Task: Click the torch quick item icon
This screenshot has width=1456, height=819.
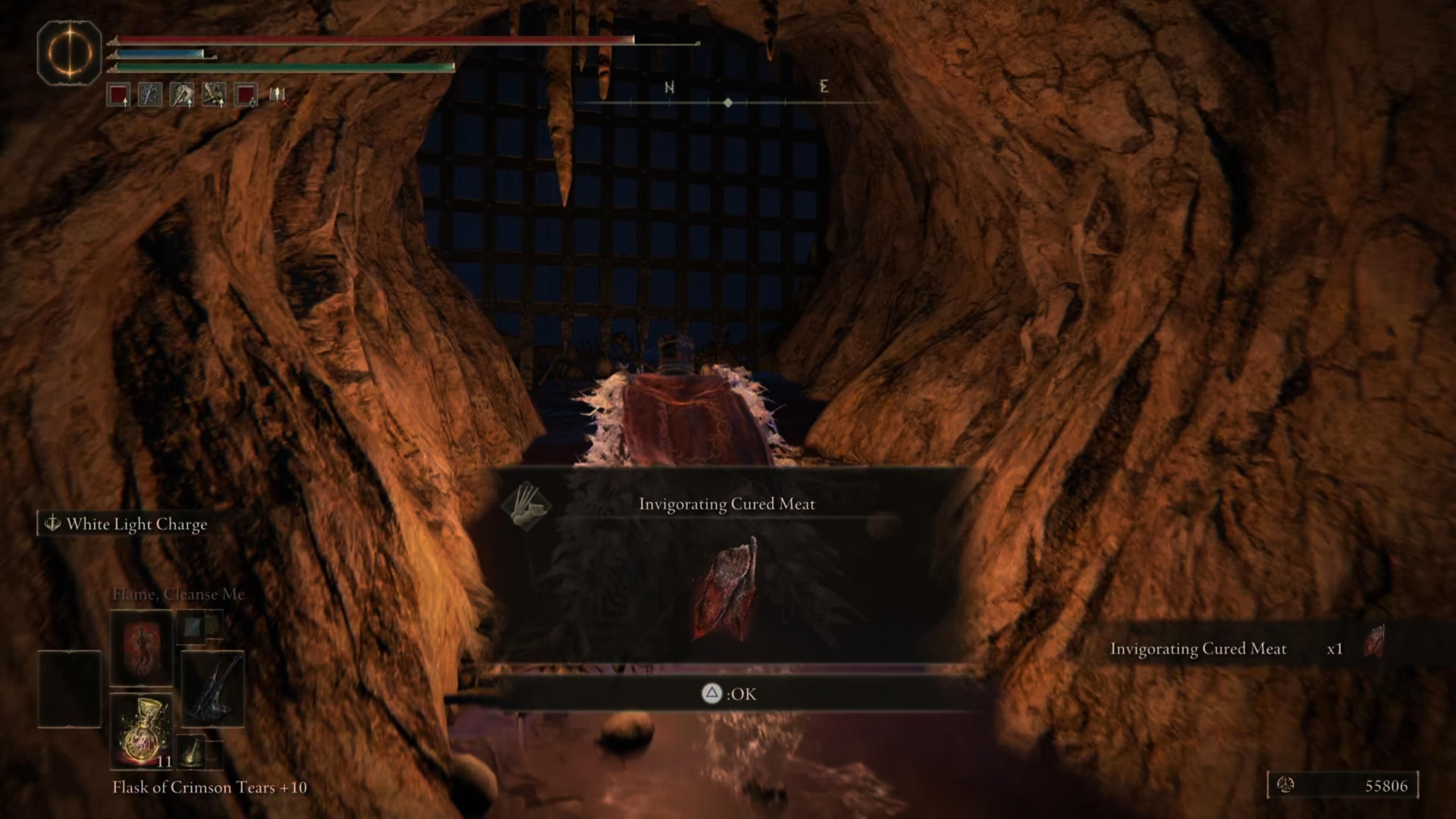Action: [191, 753]
